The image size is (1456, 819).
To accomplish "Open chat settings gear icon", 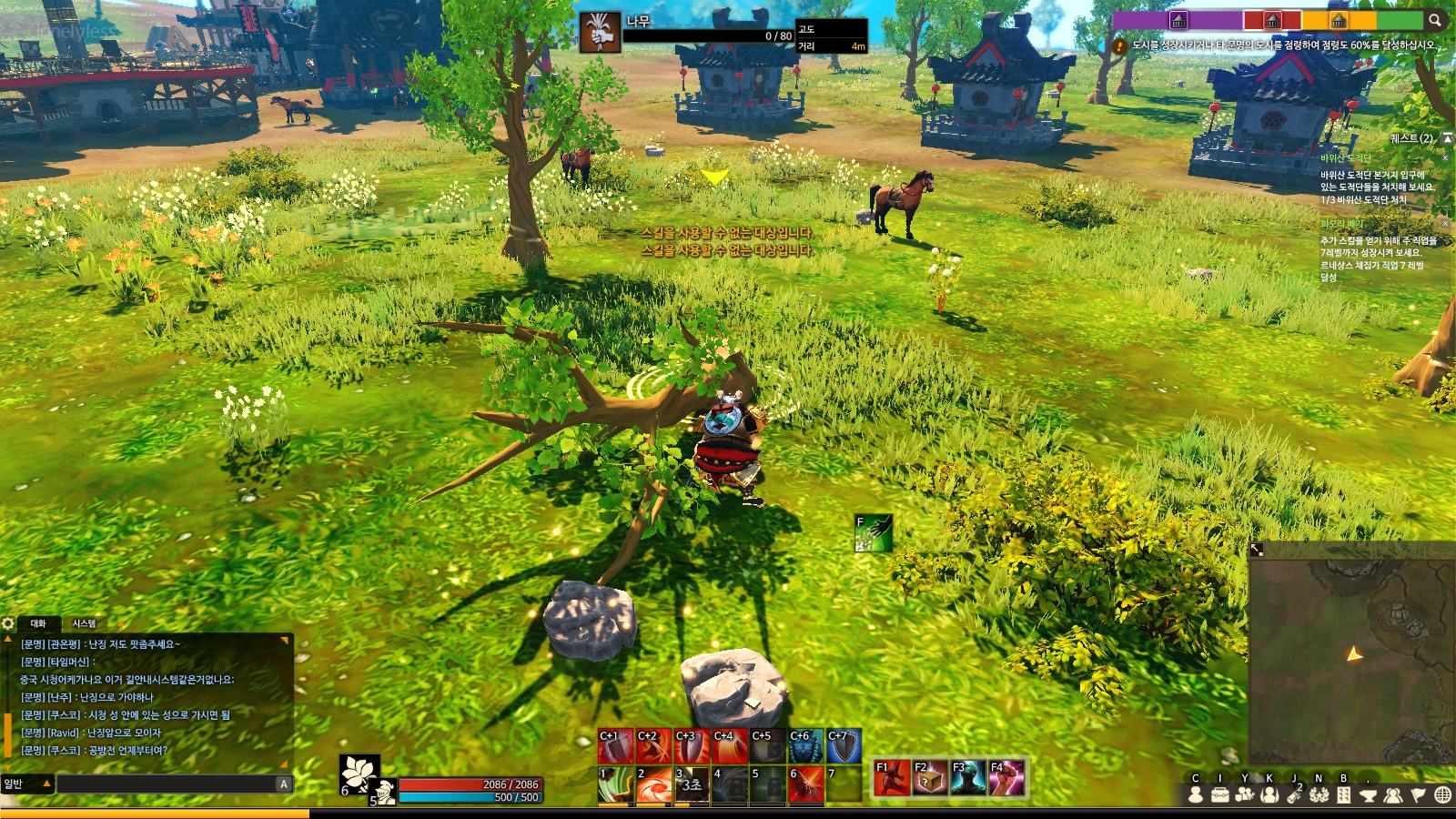I will [x=8, y=623].
